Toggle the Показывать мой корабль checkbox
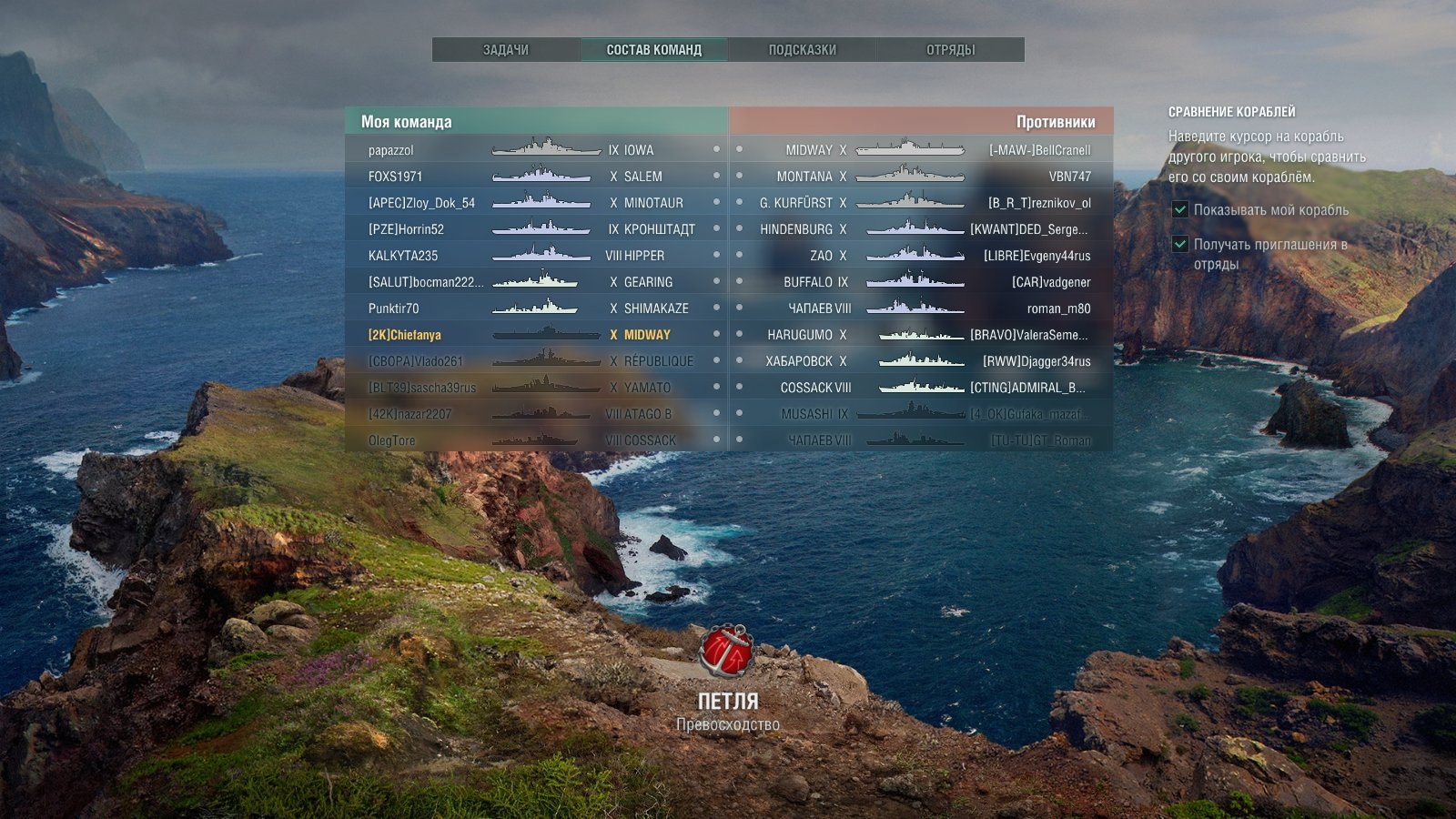This screenshot has height=819, width=1456. (x=1180, y=210)
